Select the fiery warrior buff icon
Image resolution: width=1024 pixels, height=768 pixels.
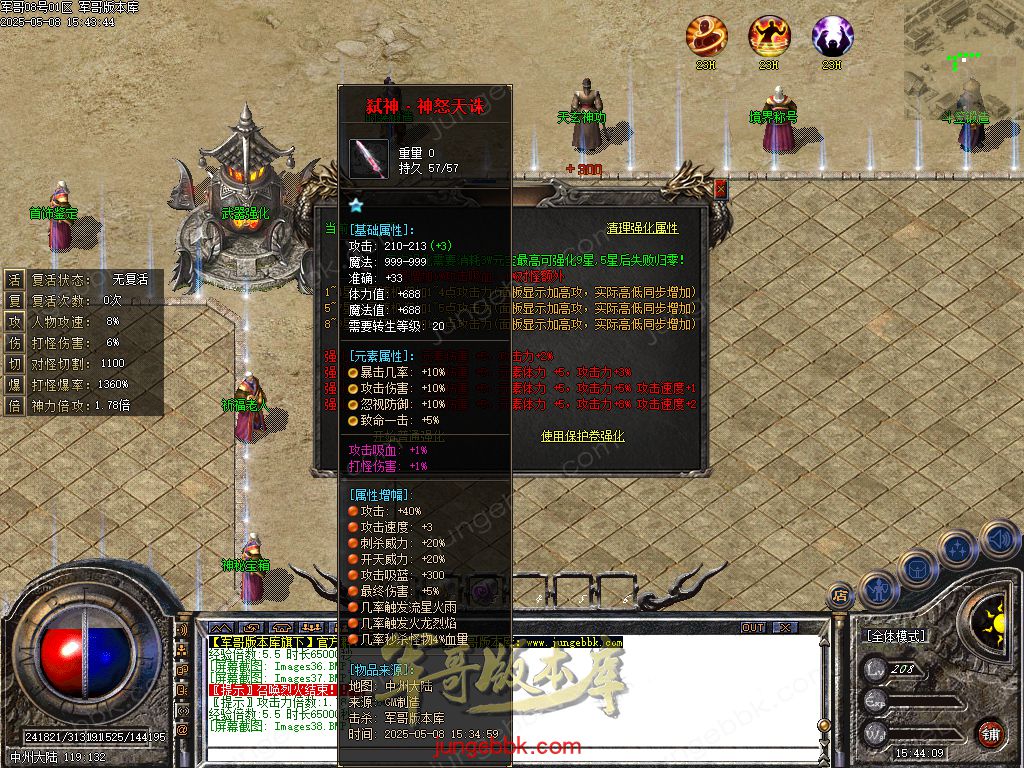[x=769, y=36]
